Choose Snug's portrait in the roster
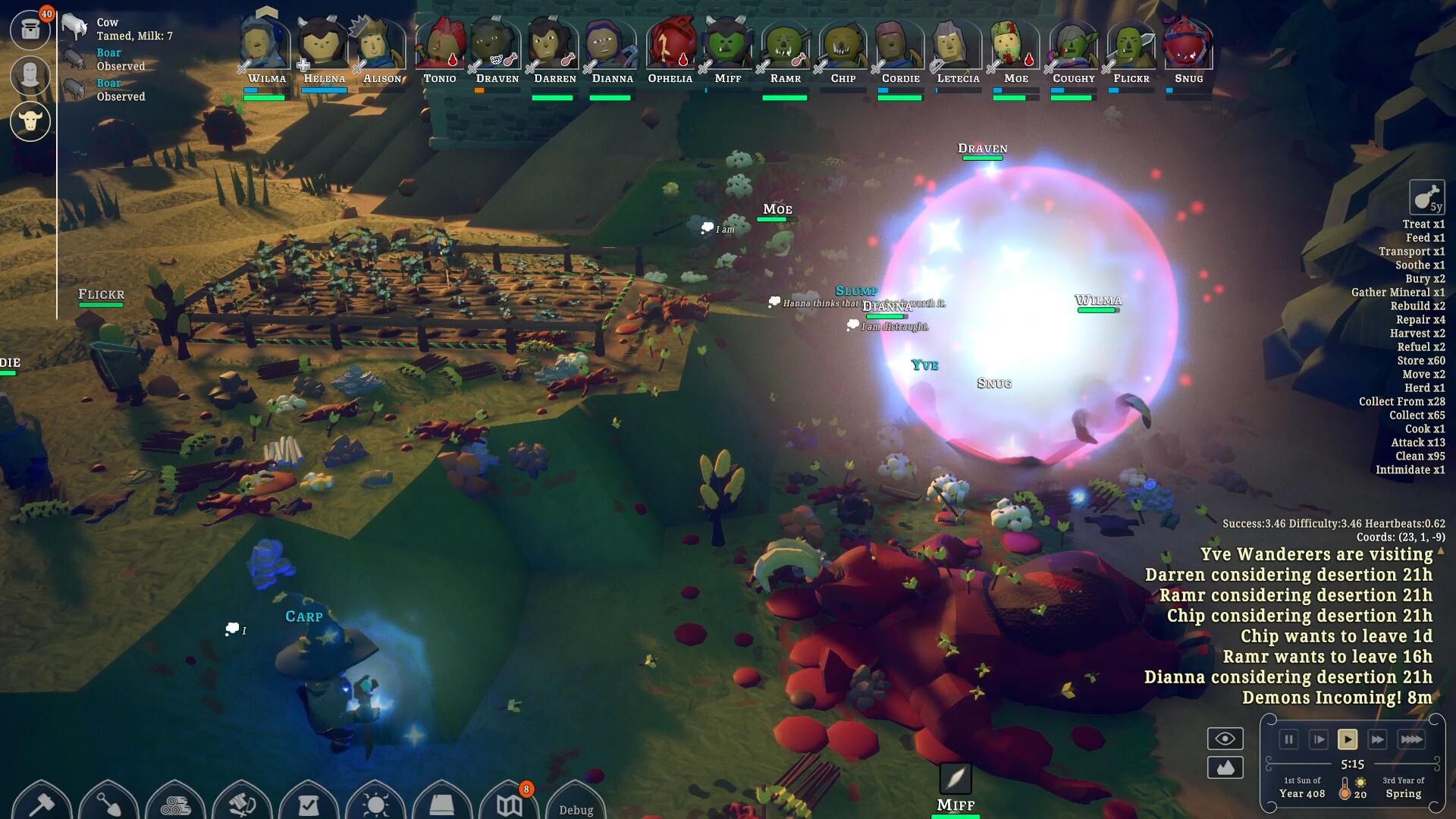Screen dimensions: 1456x819 tap(1188, 45)
